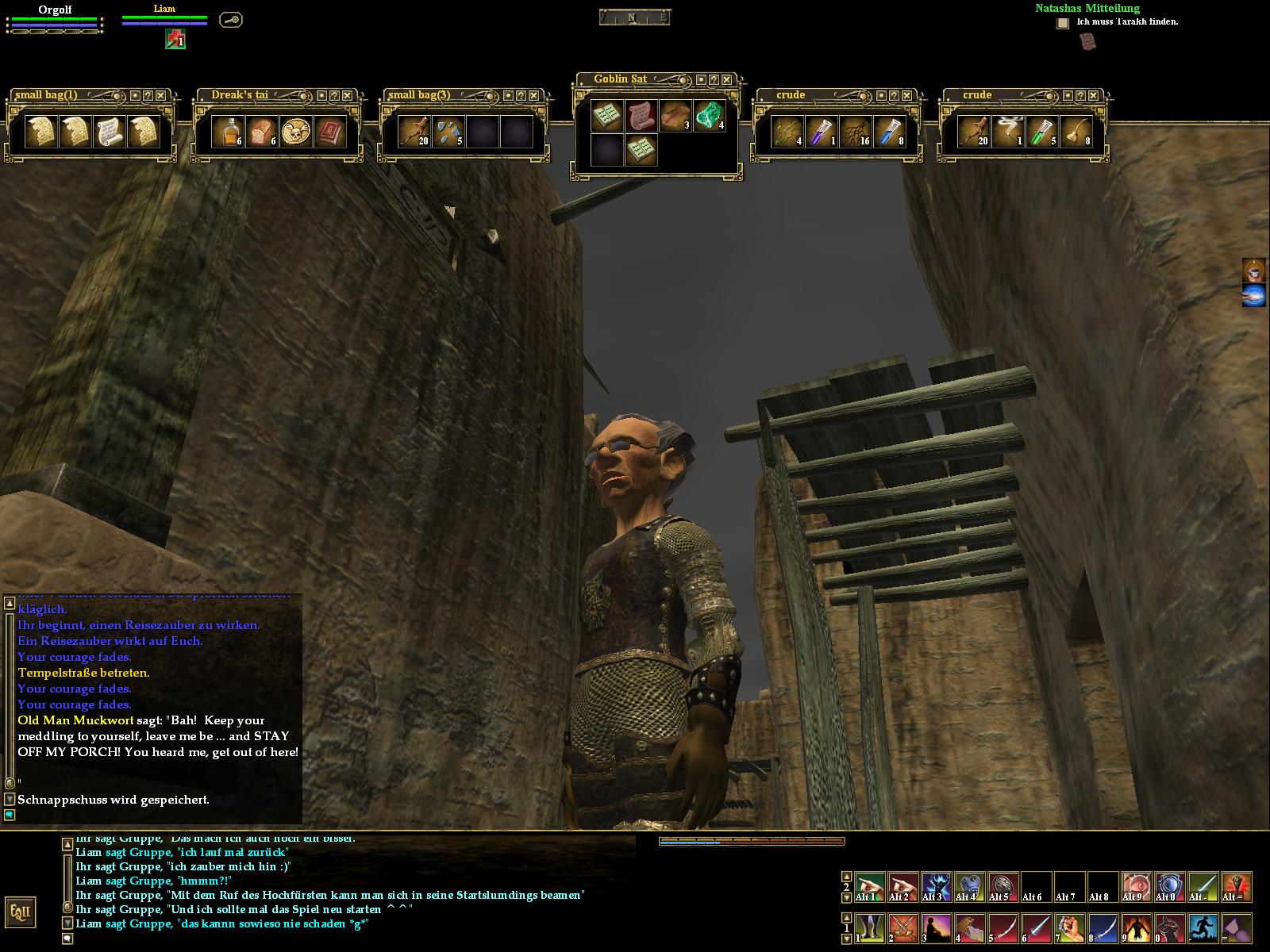This screenshot has height=952, width=1270.
Task: Activate the crossed swords ability on hotbar
Action: click(x=903, y=927)
